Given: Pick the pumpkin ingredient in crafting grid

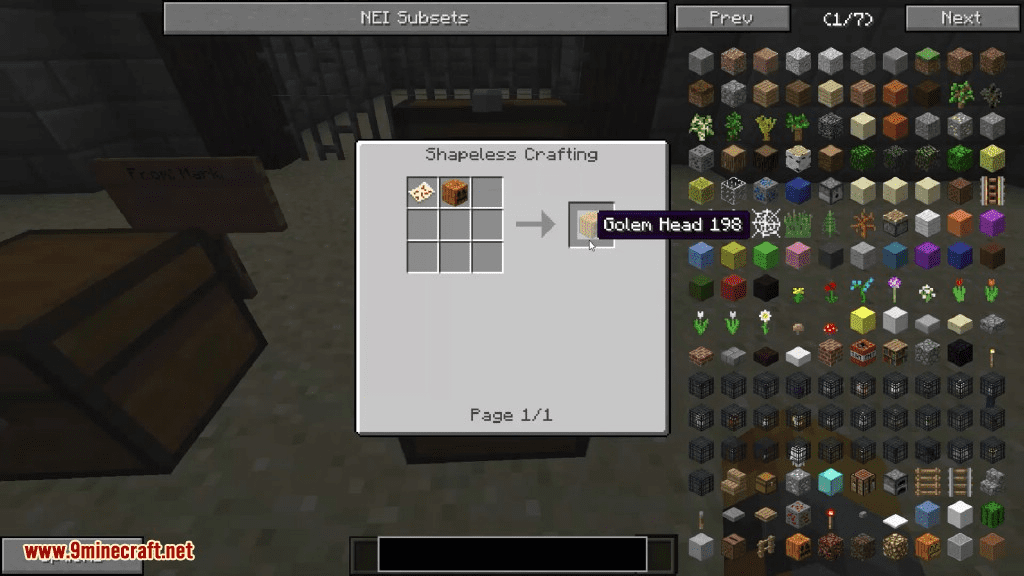Looking at the screenshot, I should [455, 191].
